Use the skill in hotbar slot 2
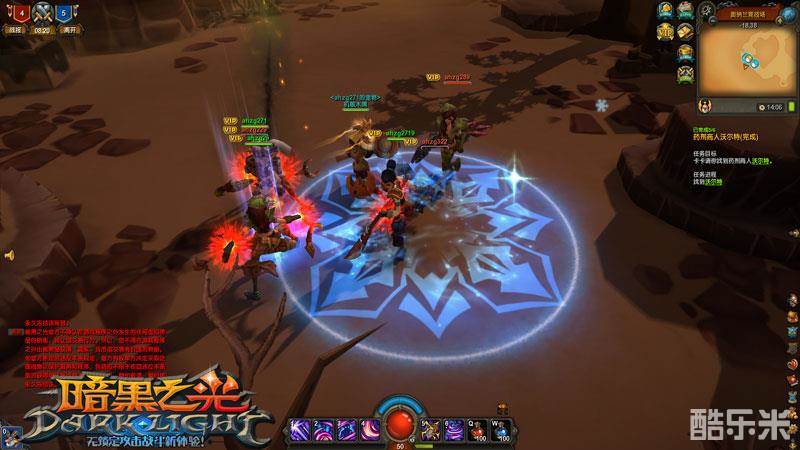 324,427
